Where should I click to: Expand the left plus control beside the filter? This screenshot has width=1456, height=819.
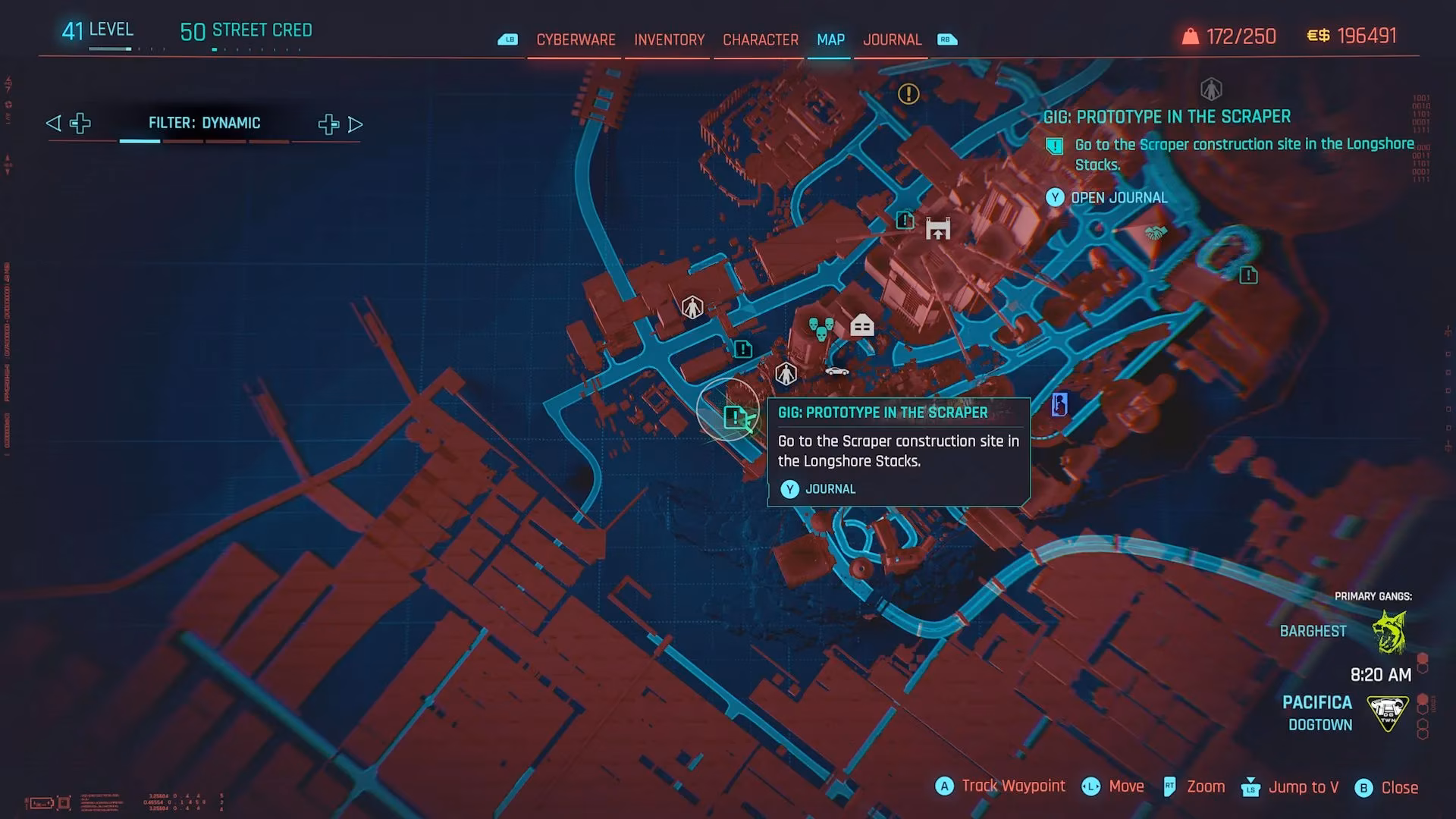click(x=80, y=123)
